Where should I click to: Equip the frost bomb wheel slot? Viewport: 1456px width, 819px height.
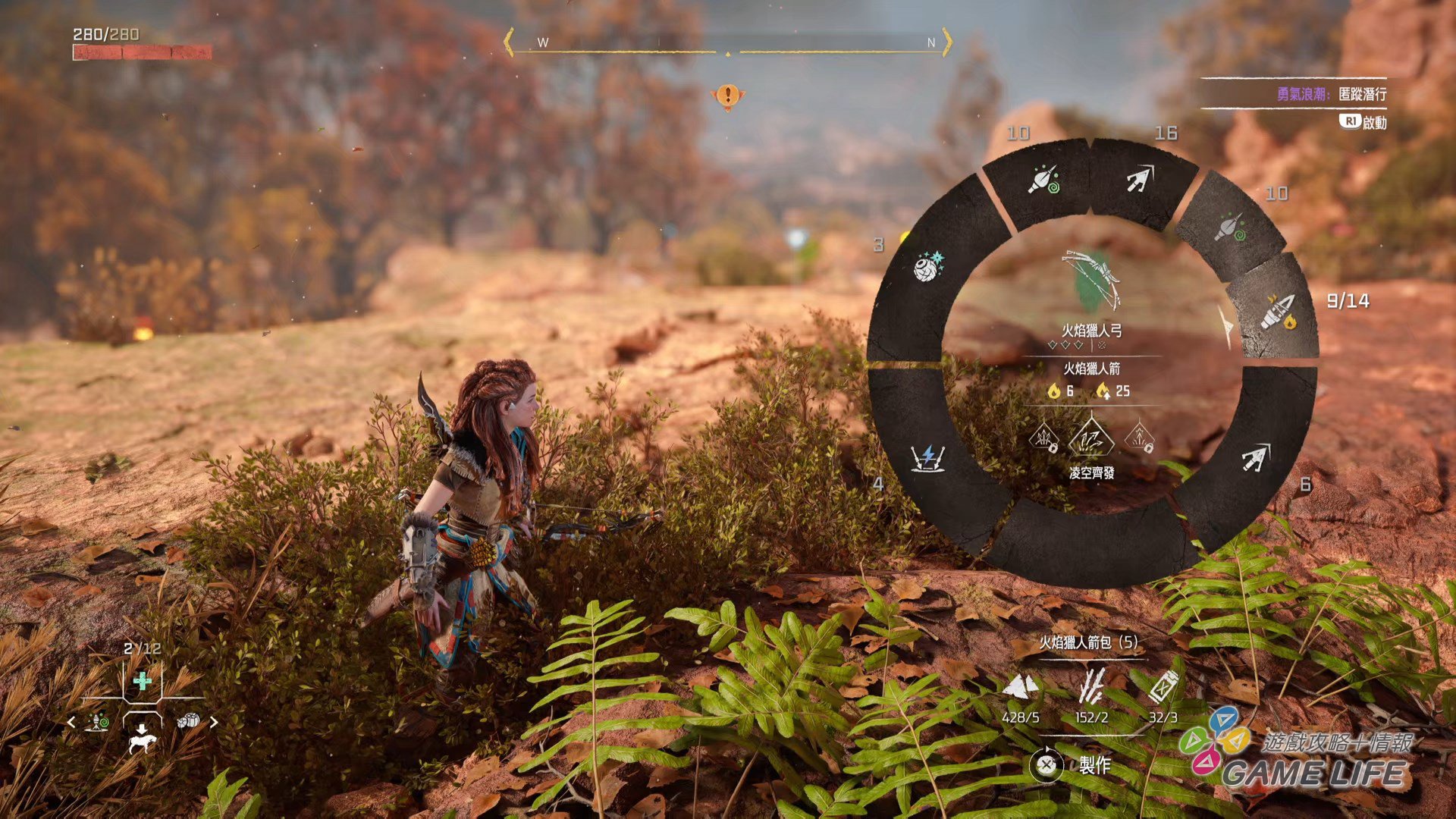(x=927, y=266)
